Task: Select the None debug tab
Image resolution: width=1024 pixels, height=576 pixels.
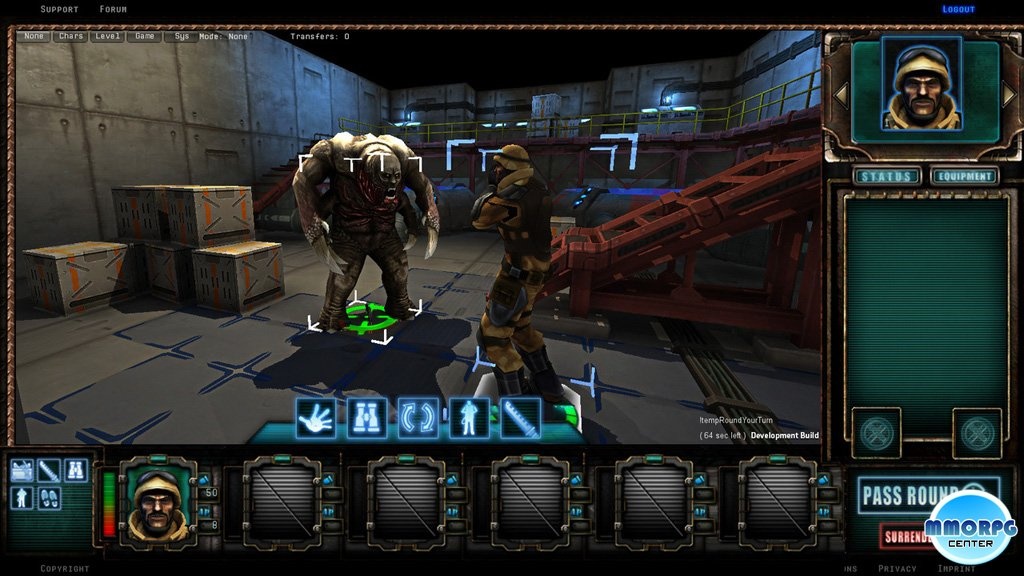Action: pos(35,36)
